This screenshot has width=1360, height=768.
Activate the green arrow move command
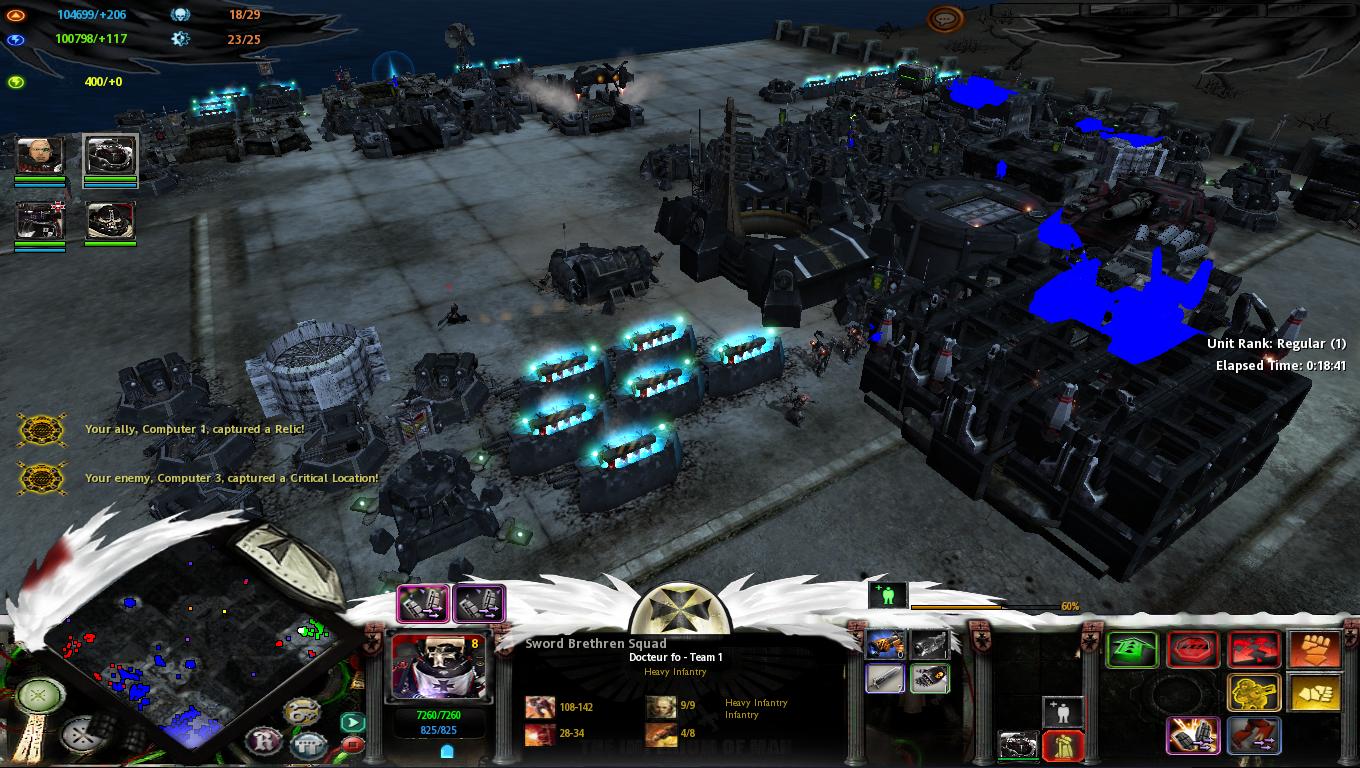click(x=1132, y=650)
